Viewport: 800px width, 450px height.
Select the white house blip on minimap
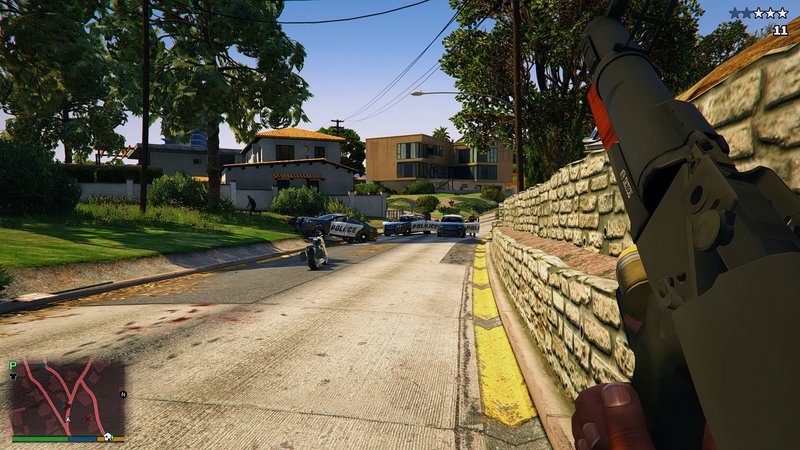point(105,436)
